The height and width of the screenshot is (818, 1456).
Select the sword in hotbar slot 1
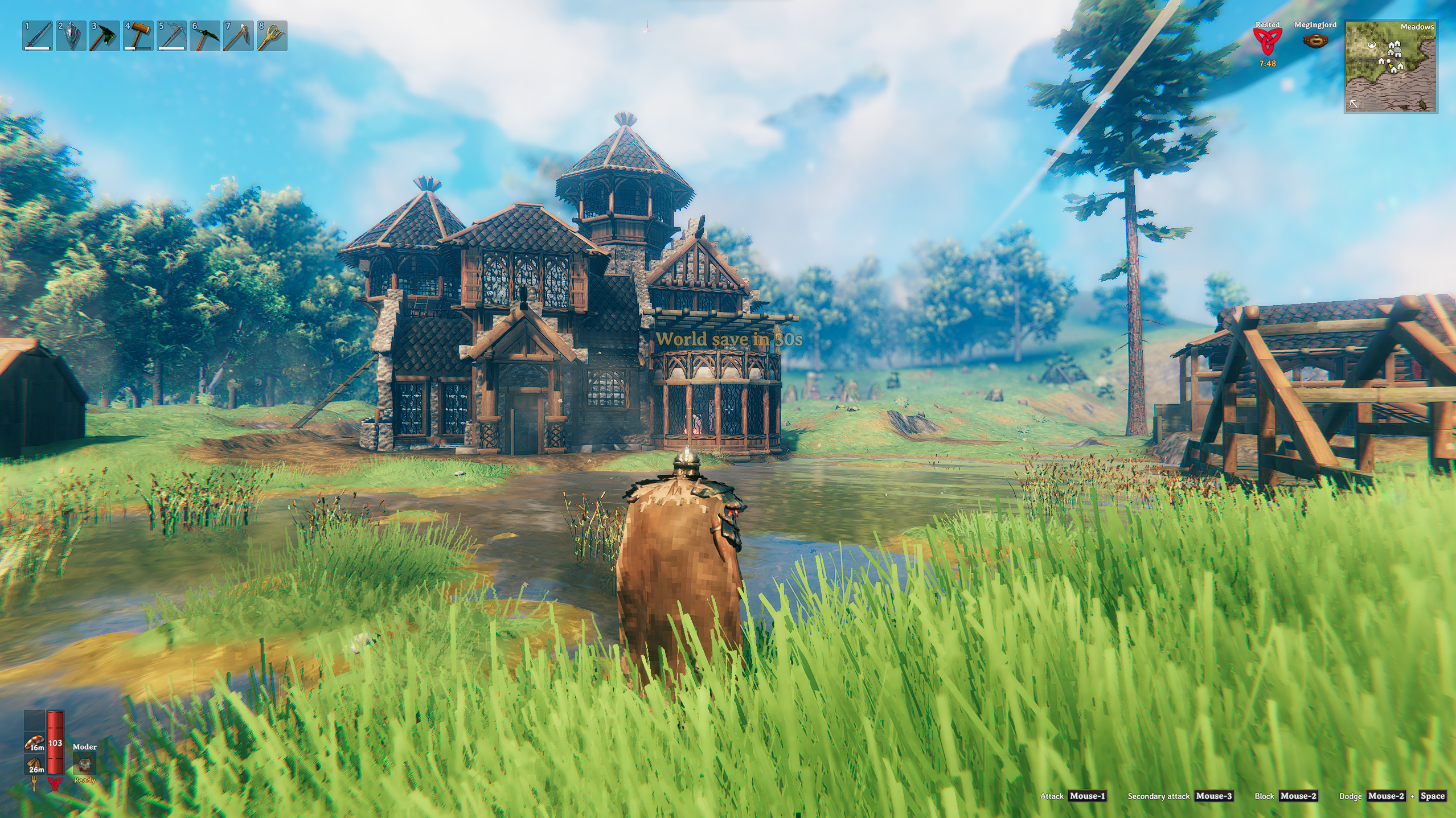point(38,36)
